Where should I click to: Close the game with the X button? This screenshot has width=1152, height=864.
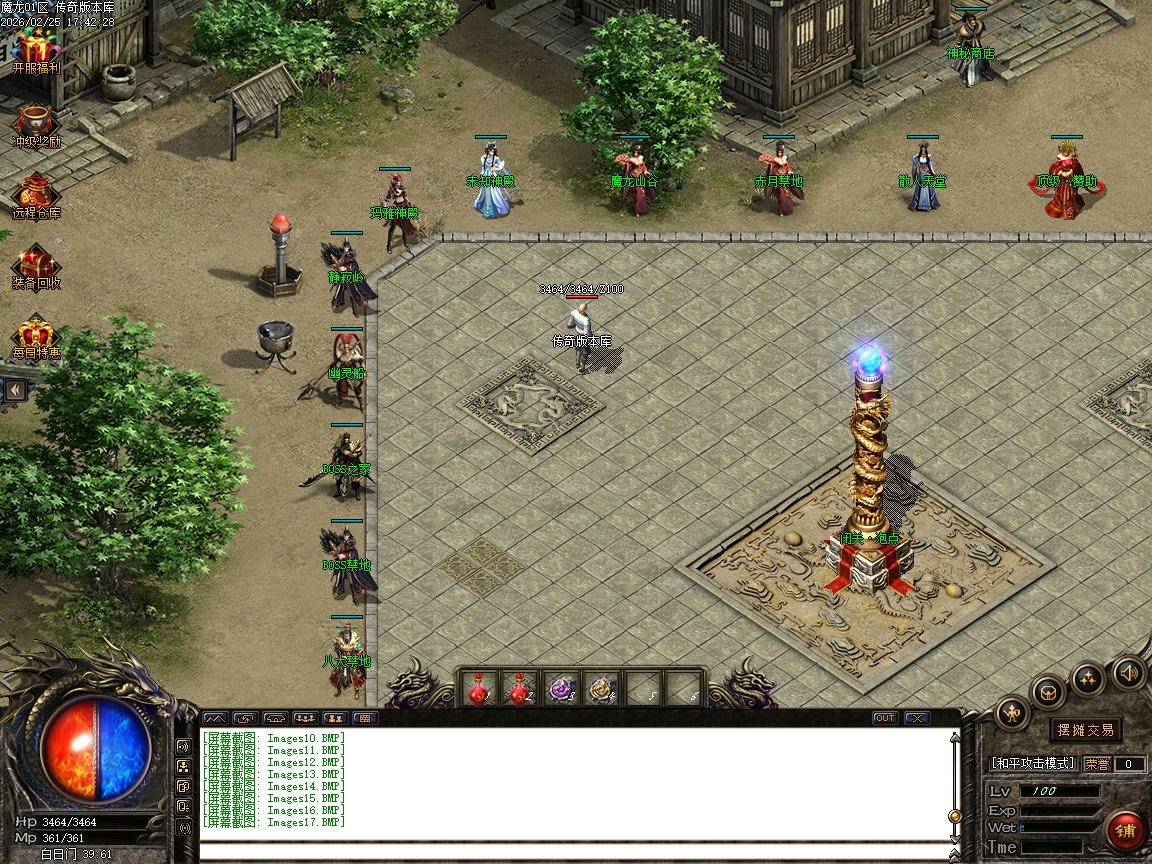(916, 718)
